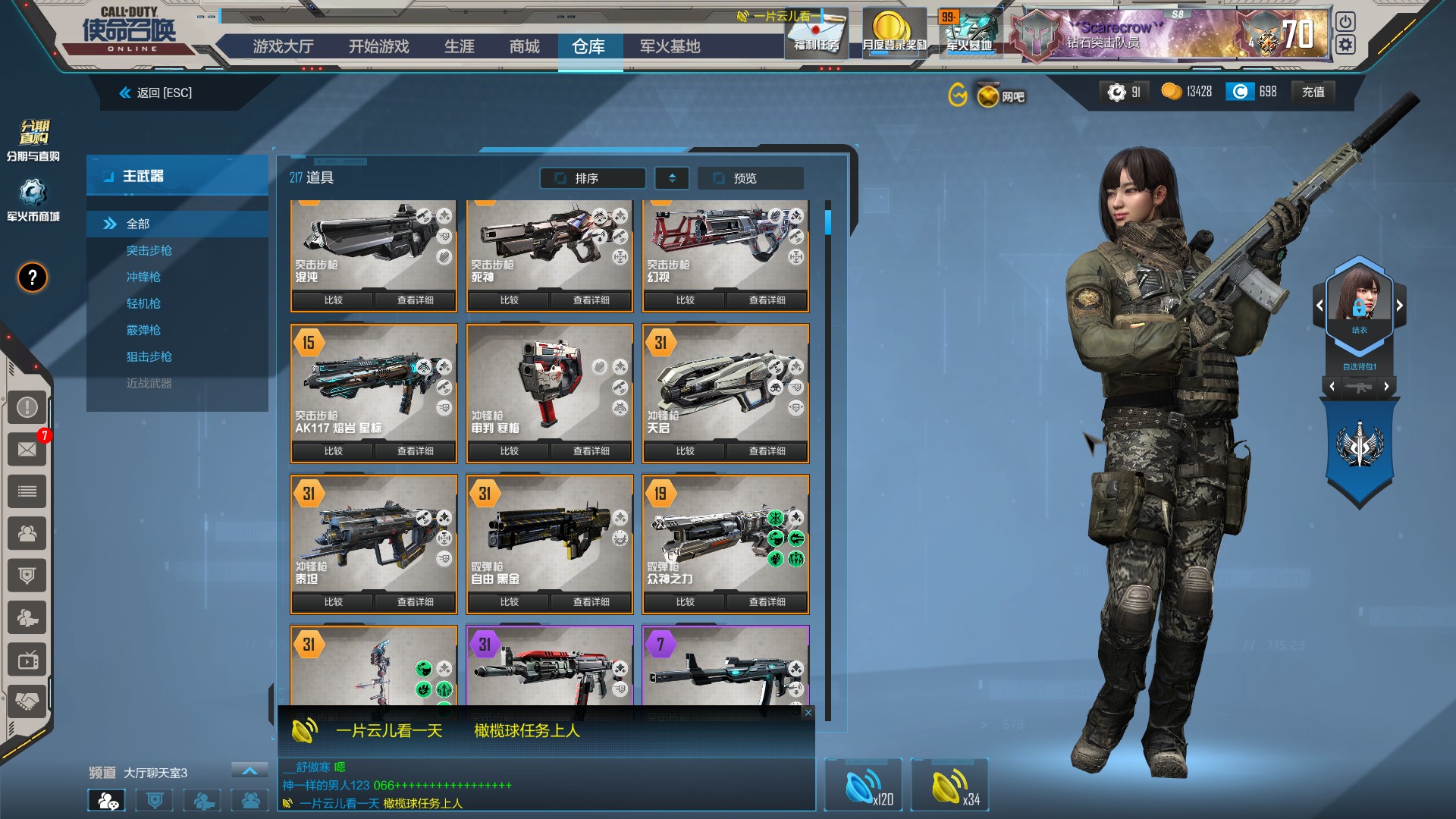Open the question mark help icon
The width and height of the screenshot is (1456, 819).
(x=32, y=278)
